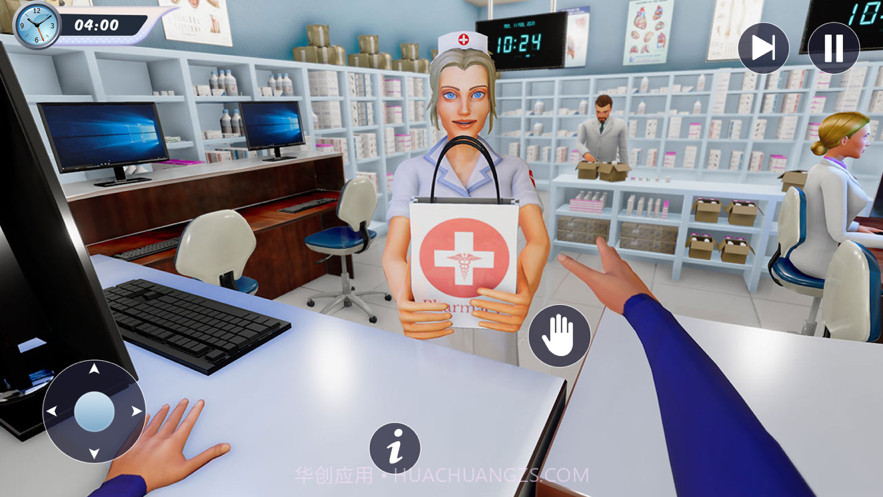Tap the virtual movement joystick
Viewport: 883px width, 497px height.
click(x=94, y=411)
